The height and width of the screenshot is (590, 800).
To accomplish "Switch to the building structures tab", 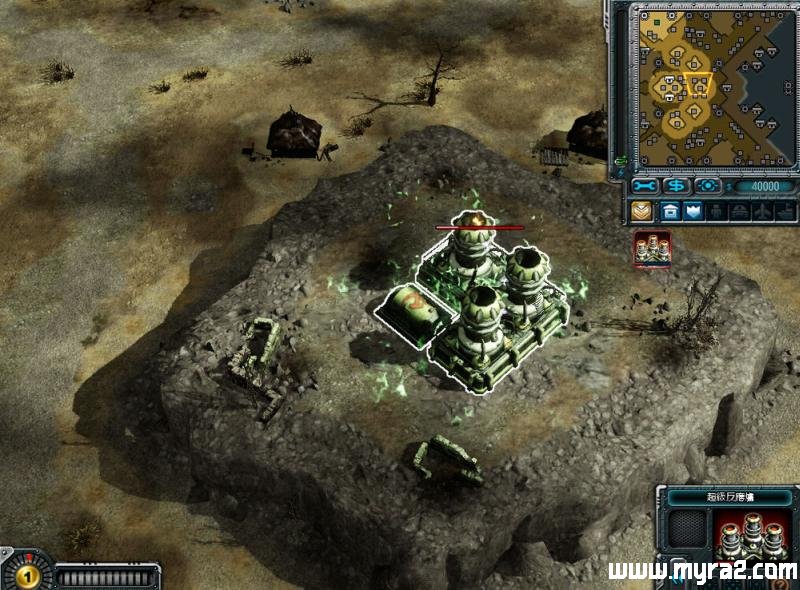I will click(669, 211).
